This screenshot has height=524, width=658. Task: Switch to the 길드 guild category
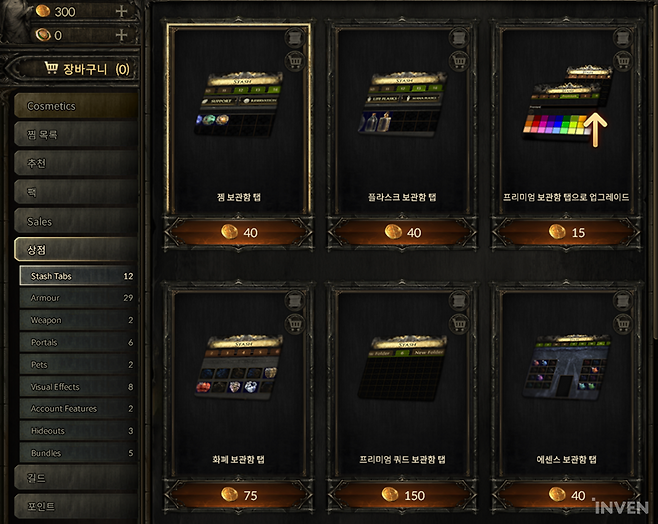(x=76, y=478)
